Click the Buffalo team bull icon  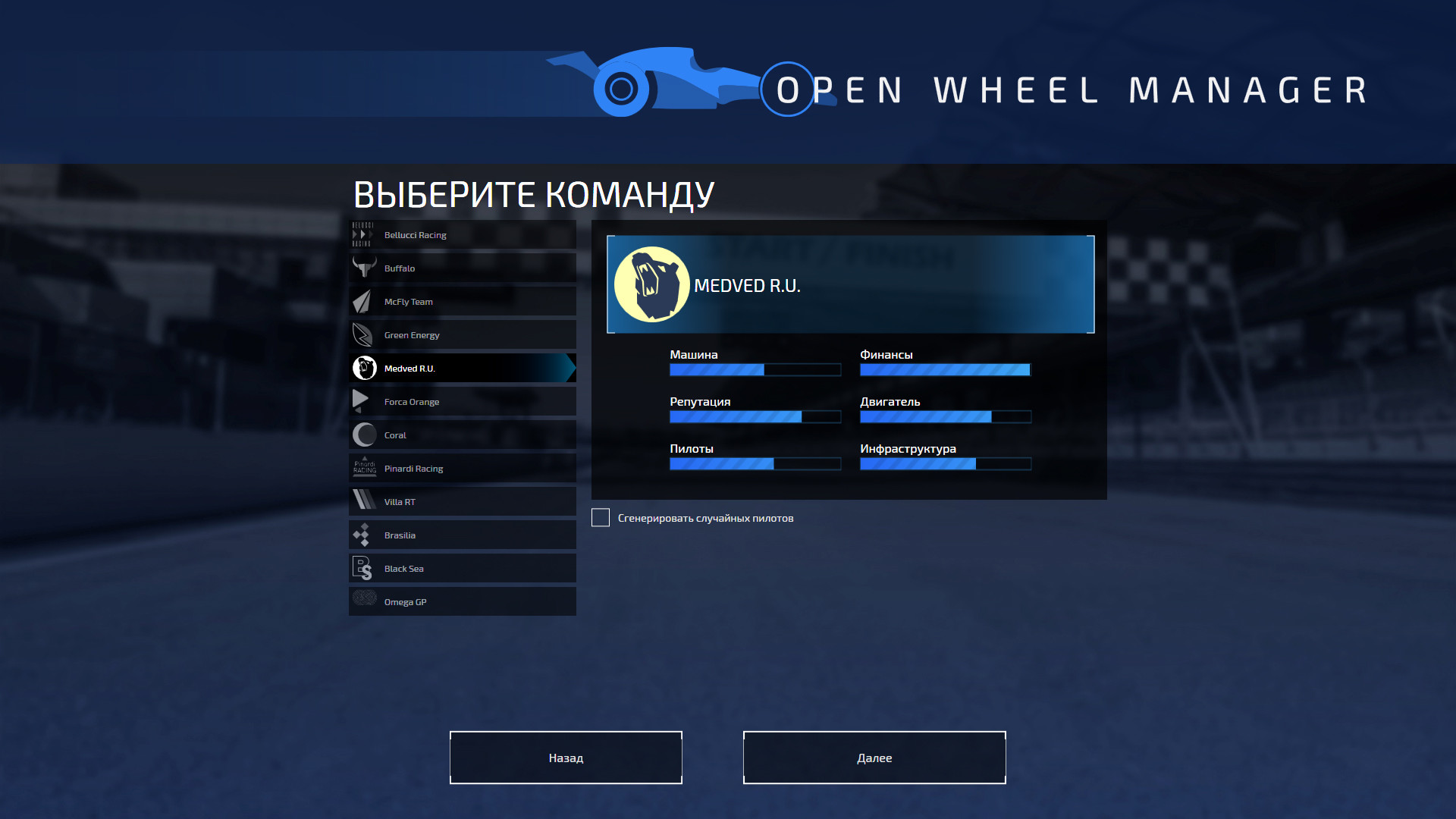(x=365, y=268)
